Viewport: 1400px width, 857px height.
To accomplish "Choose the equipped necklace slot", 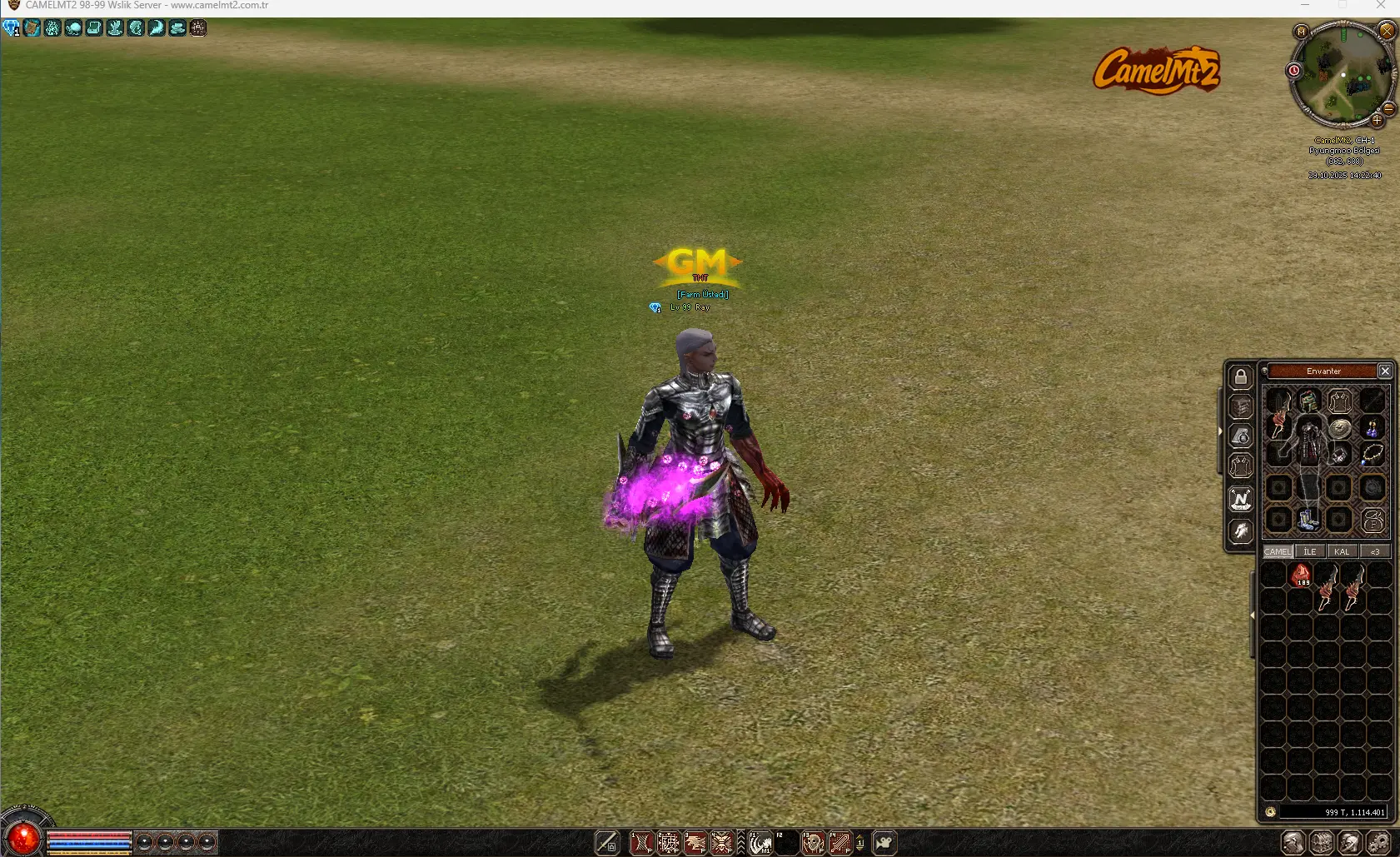I will (1373, 455).
